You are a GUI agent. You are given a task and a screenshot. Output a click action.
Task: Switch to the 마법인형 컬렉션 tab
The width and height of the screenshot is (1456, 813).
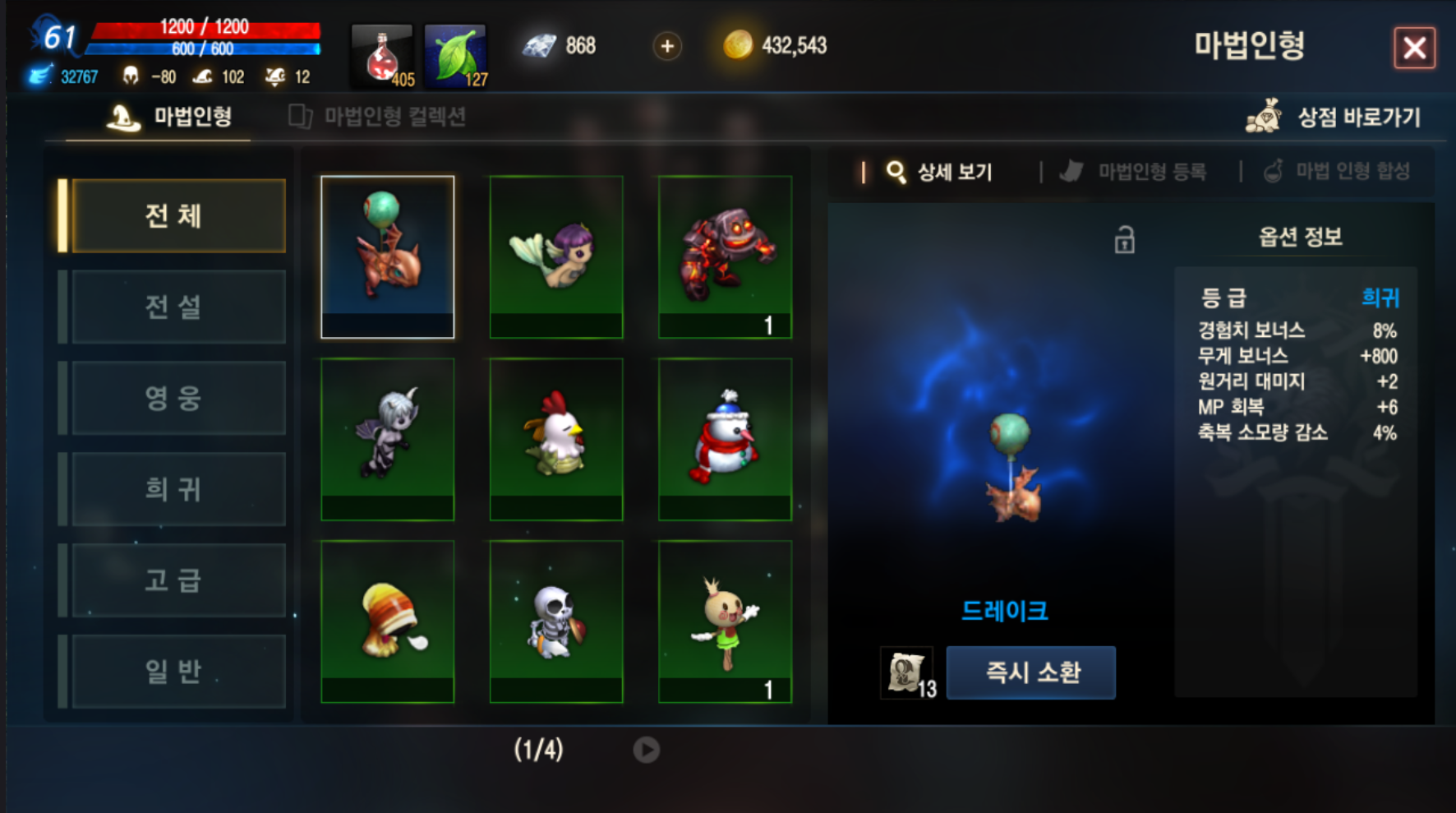378,117
